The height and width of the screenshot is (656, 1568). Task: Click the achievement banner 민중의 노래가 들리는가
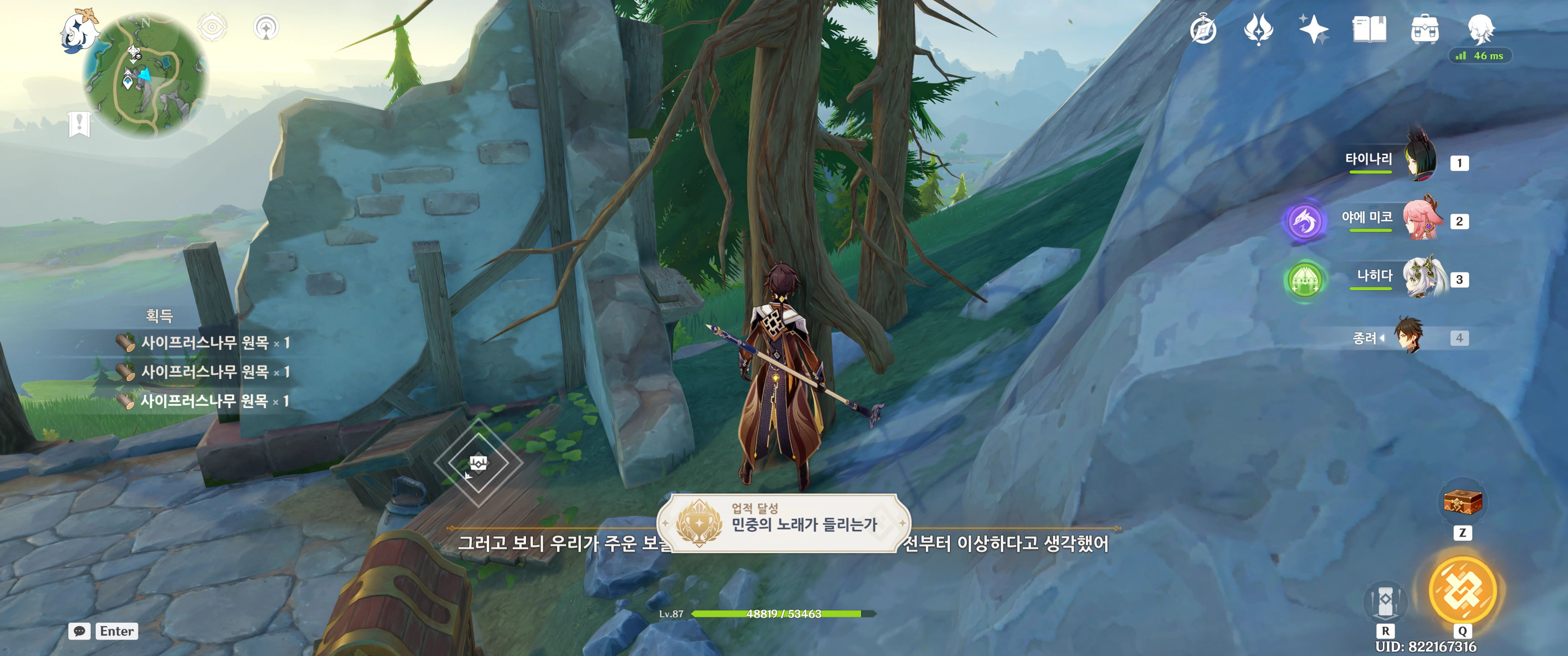784,523
